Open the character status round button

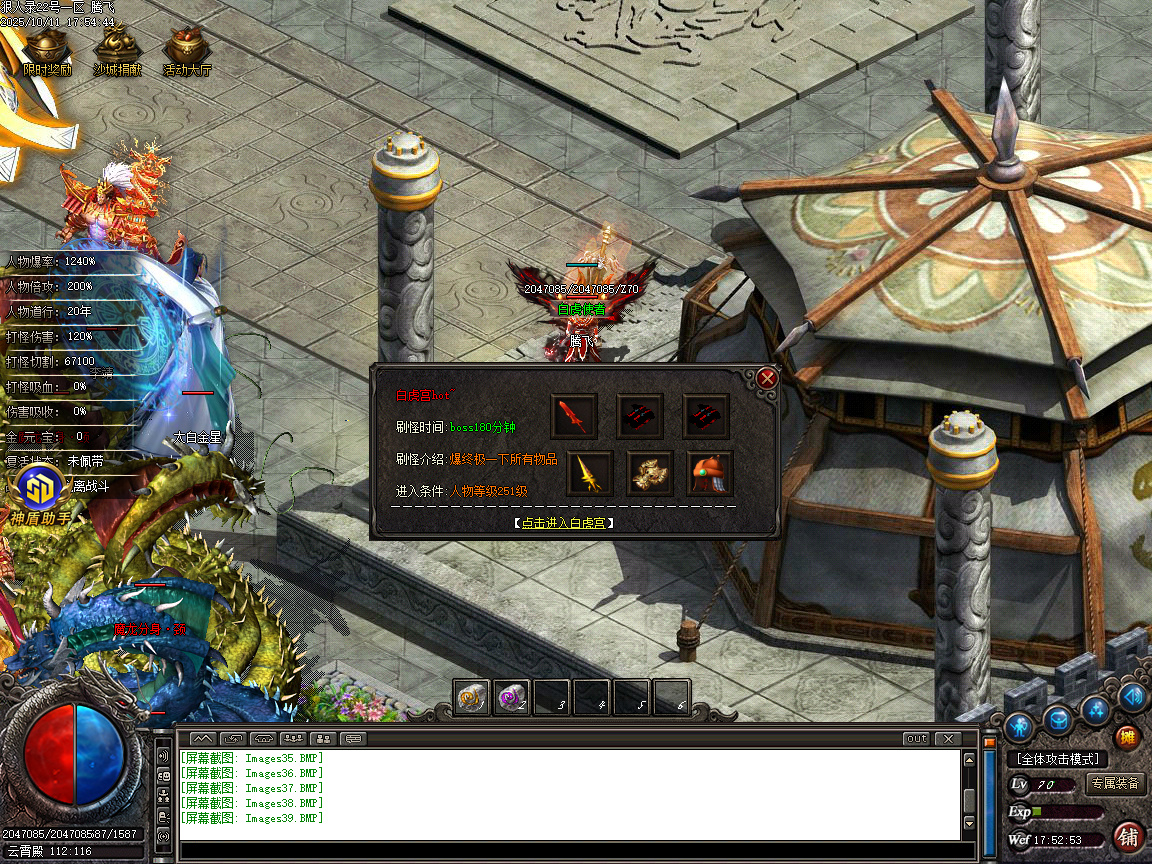pos(1020,724)
